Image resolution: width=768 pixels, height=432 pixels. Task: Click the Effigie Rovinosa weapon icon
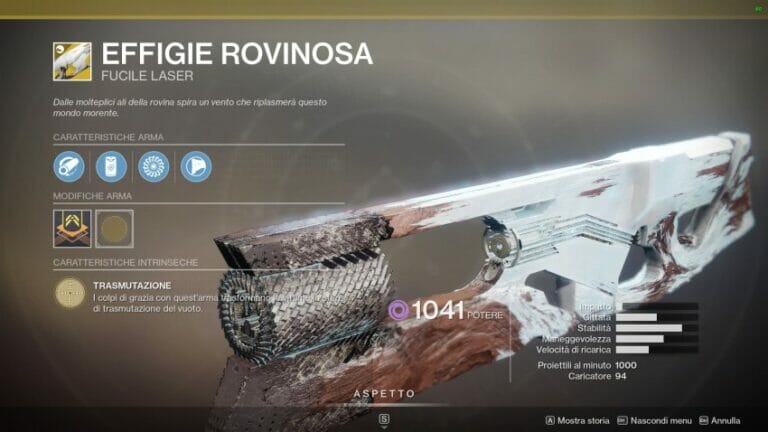tap(72, 61)
